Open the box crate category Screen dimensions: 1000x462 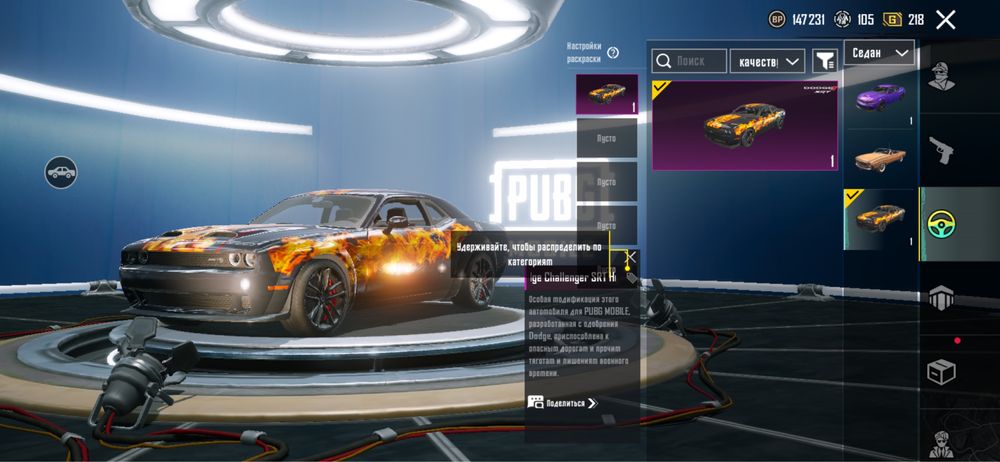point(942,371)
